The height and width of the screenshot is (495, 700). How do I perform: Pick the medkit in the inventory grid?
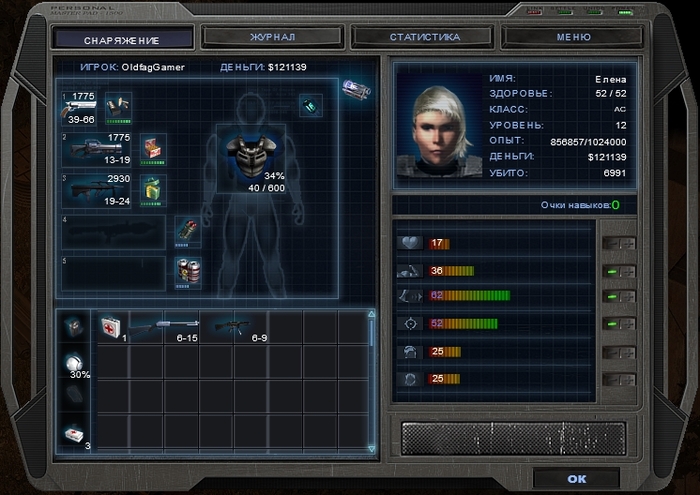tap(109, 326)
